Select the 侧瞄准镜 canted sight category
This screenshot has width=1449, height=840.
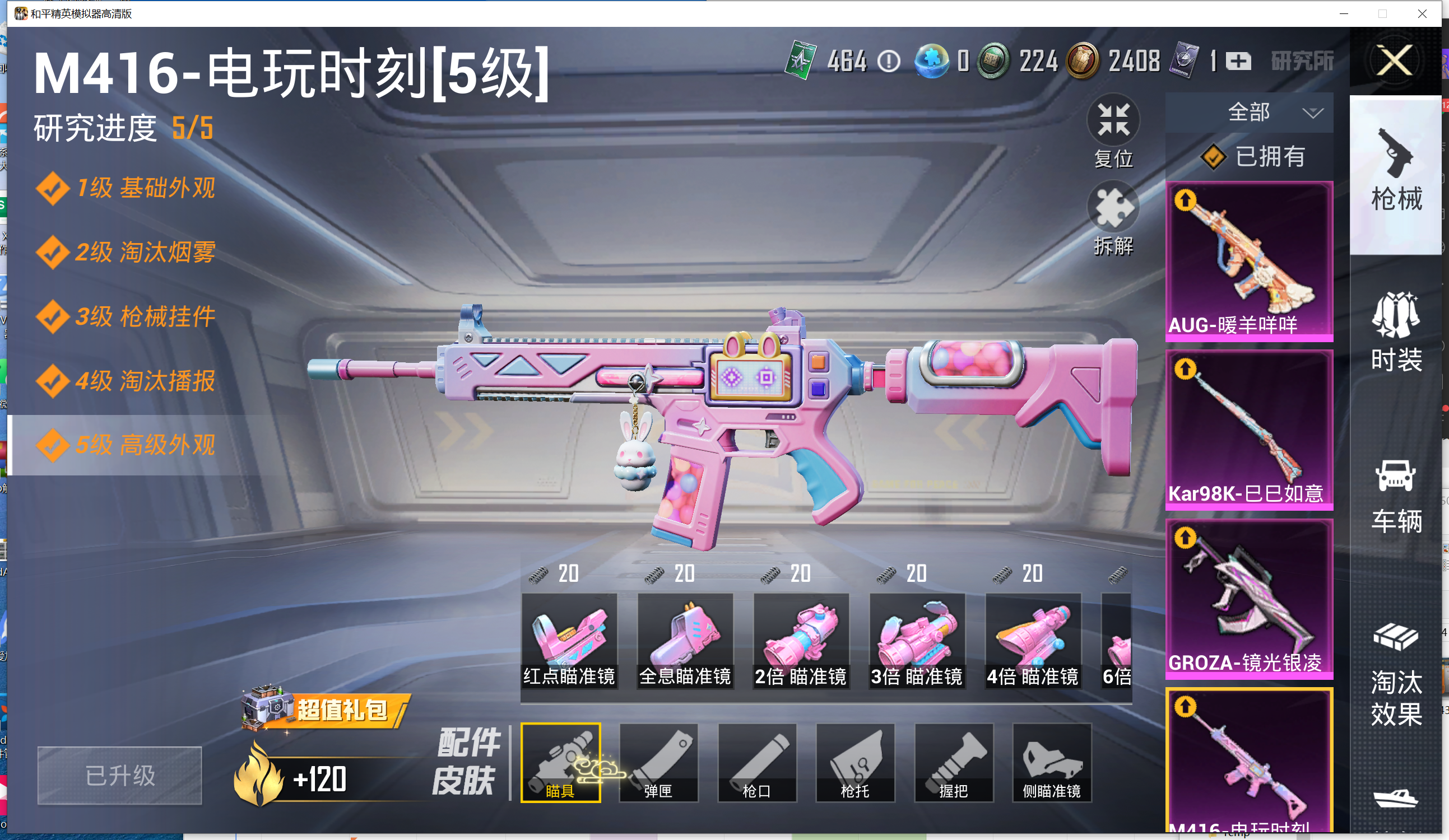(1052, 762)
